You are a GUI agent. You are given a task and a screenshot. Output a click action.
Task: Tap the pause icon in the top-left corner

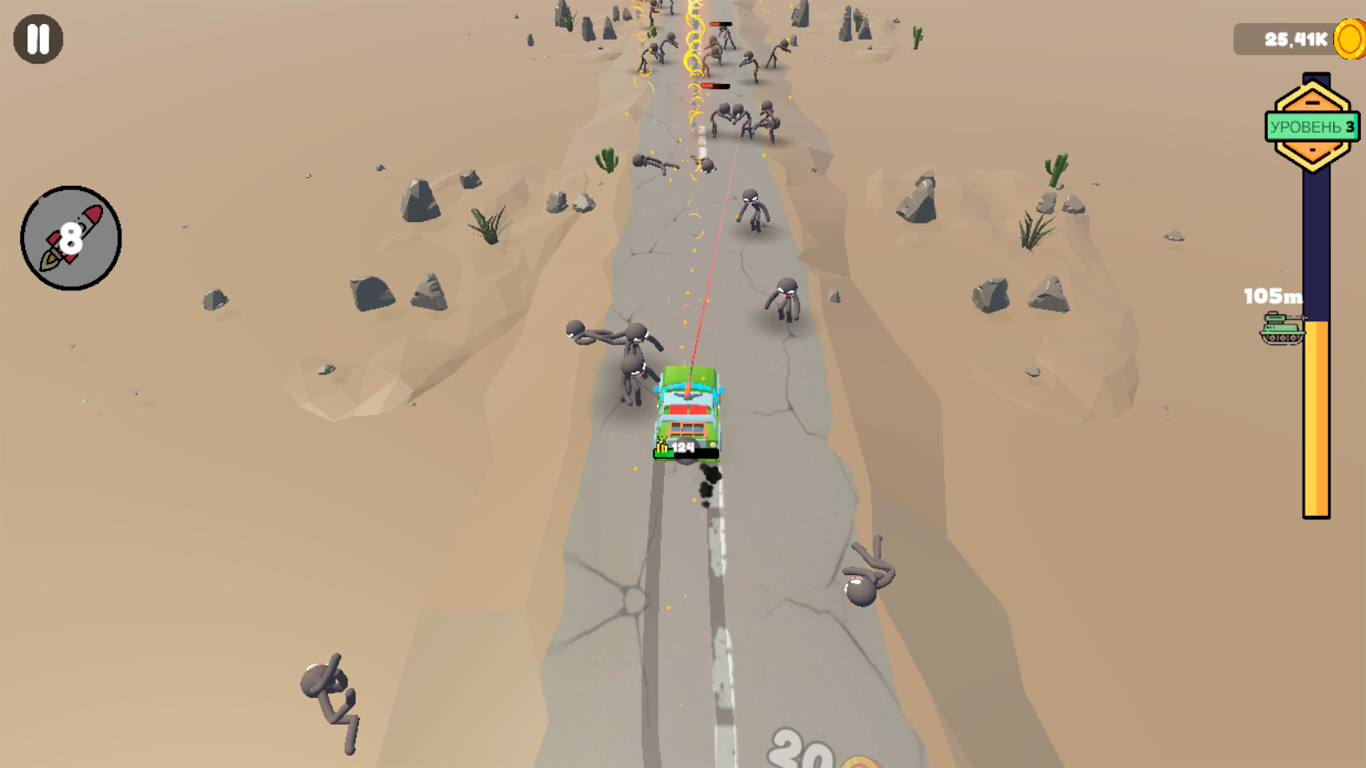[37, 39]
